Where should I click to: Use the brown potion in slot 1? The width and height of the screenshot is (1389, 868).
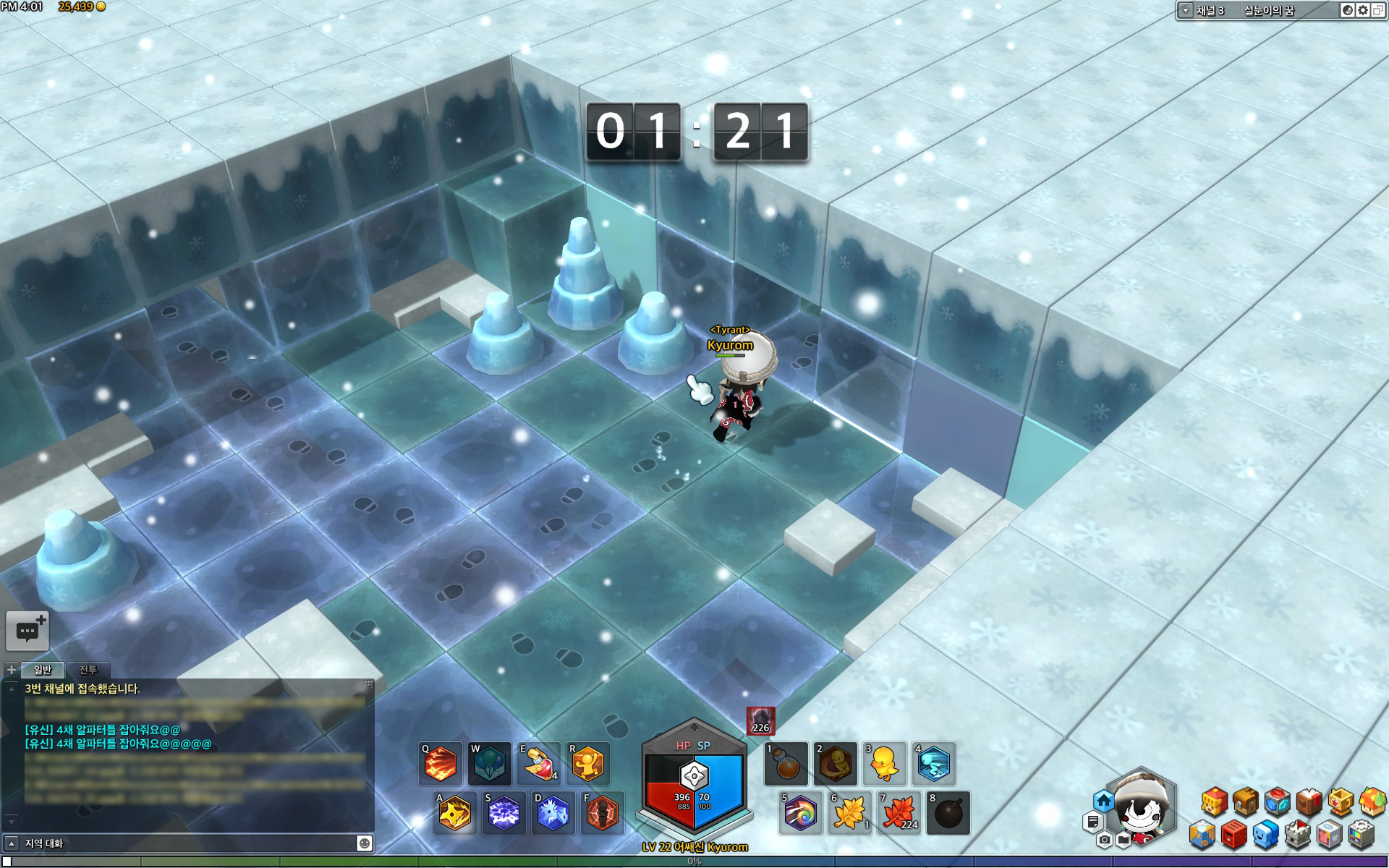click(x=787, y=764)
